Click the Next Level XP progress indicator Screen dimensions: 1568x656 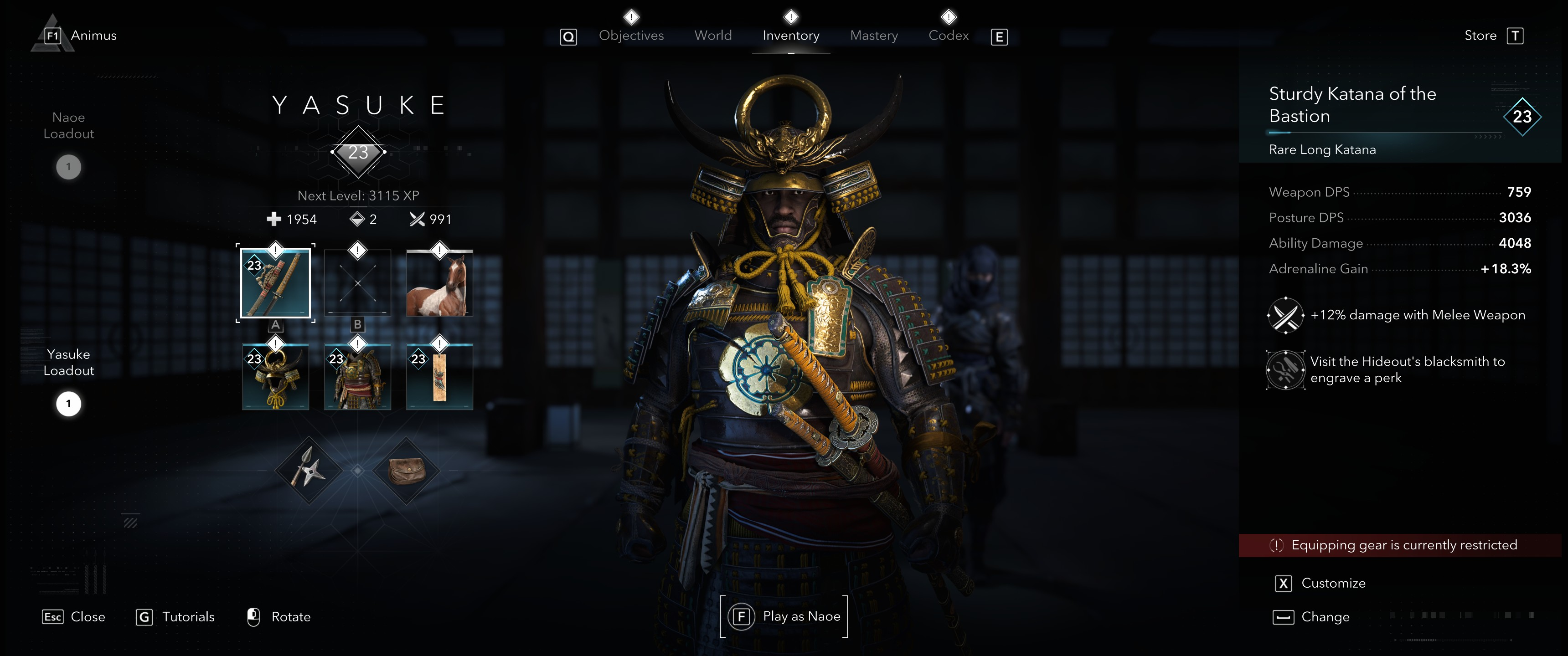click(x=358, y=195)
